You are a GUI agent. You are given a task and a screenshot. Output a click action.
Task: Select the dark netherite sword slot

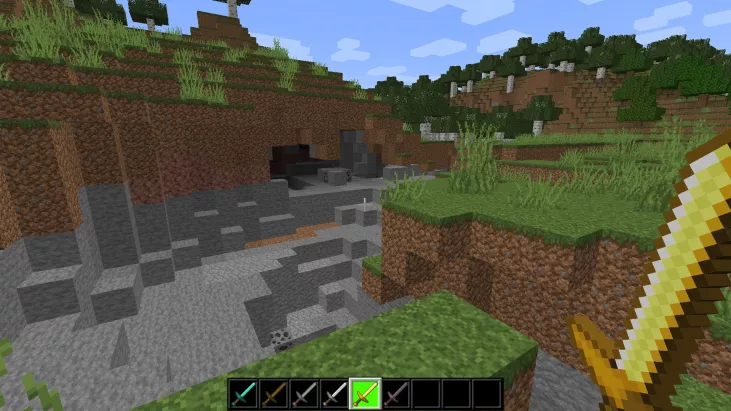pos(395,394)
